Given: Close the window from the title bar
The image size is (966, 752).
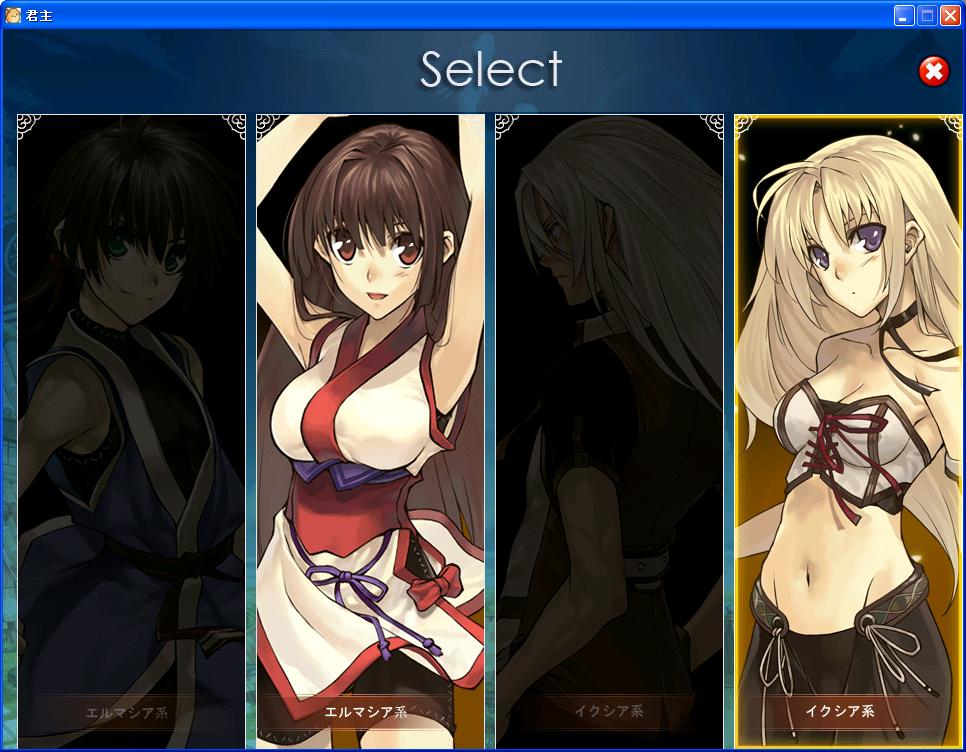Looking at the screenshot, I should [x=950, y=15].
